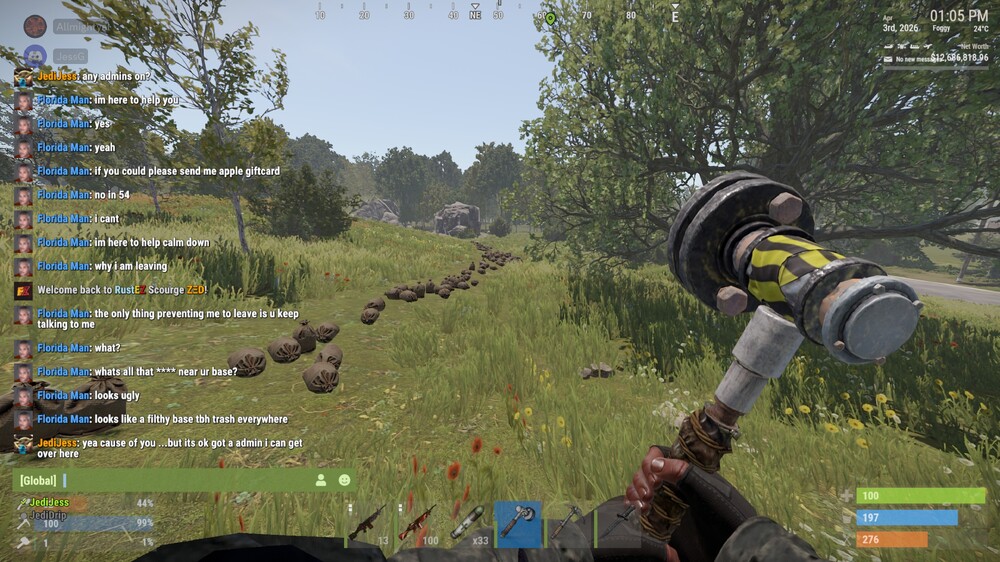Image resolution: width=1000 pixels, height=562 pixels.
Task: Select the black assault rifle hotbar slot
Action: [368, 523]
